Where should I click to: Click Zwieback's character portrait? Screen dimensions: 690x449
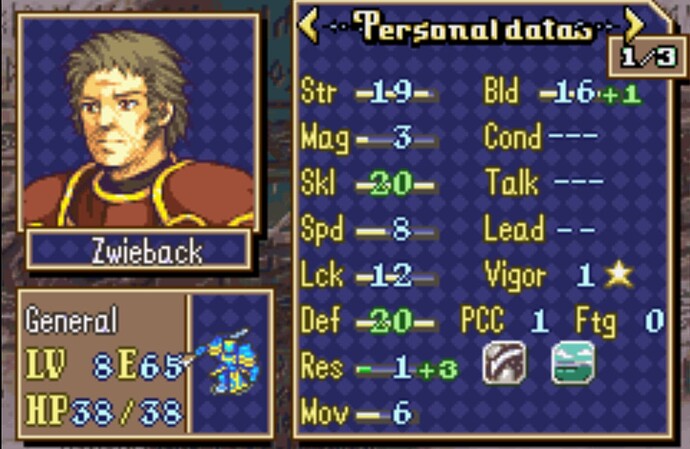pos(139,123)
